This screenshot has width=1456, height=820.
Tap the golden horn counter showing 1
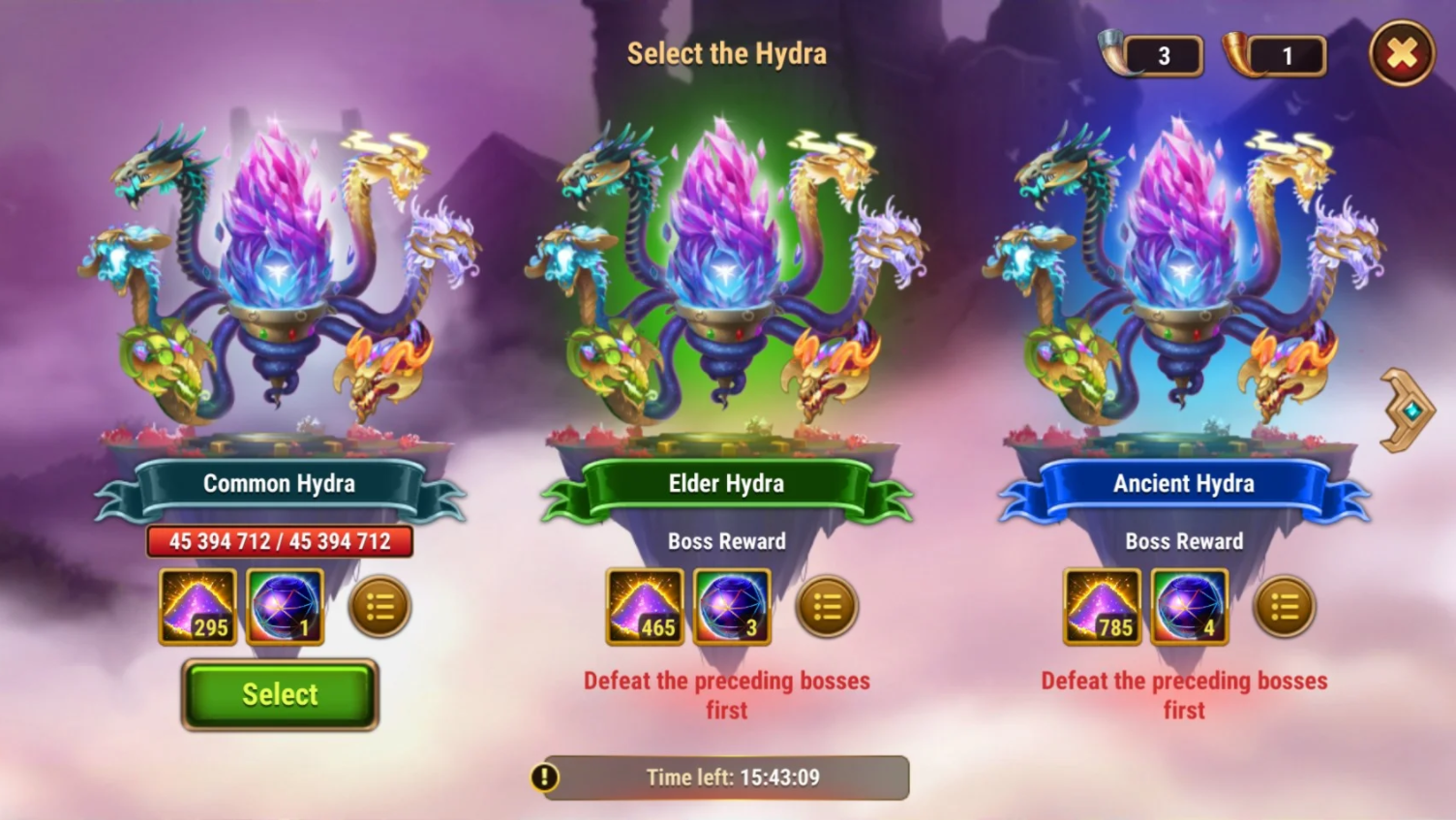click(x=1275, y=56)
